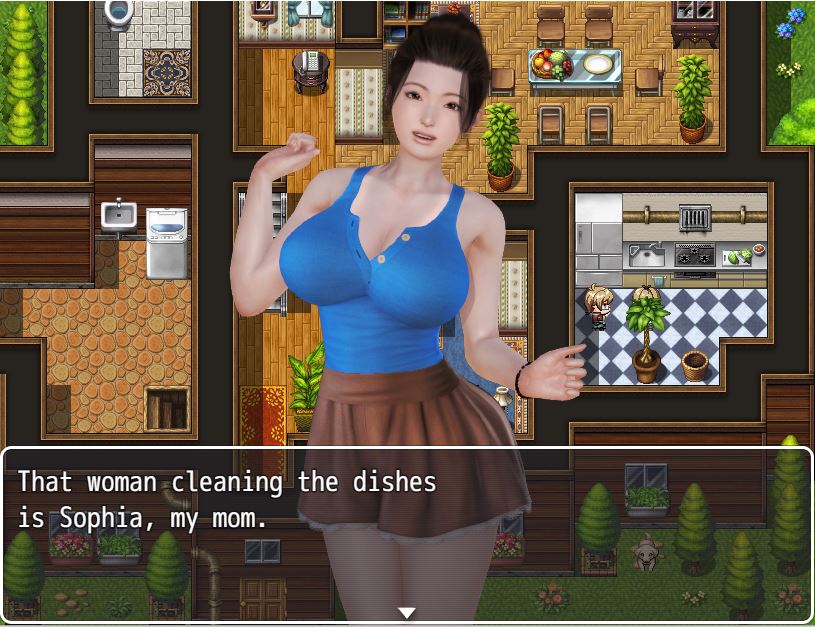815x627 pixels.
Task: Advance dialogue with the white down arrow
Action: [x=407, y=612]
